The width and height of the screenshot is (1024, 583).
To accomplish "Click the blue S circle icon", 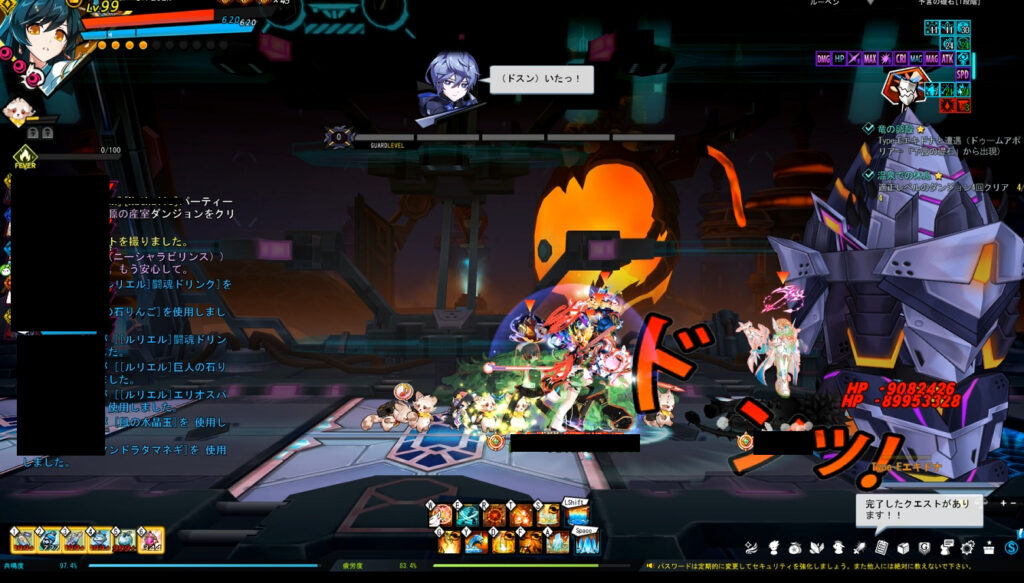I will 1011,547.
